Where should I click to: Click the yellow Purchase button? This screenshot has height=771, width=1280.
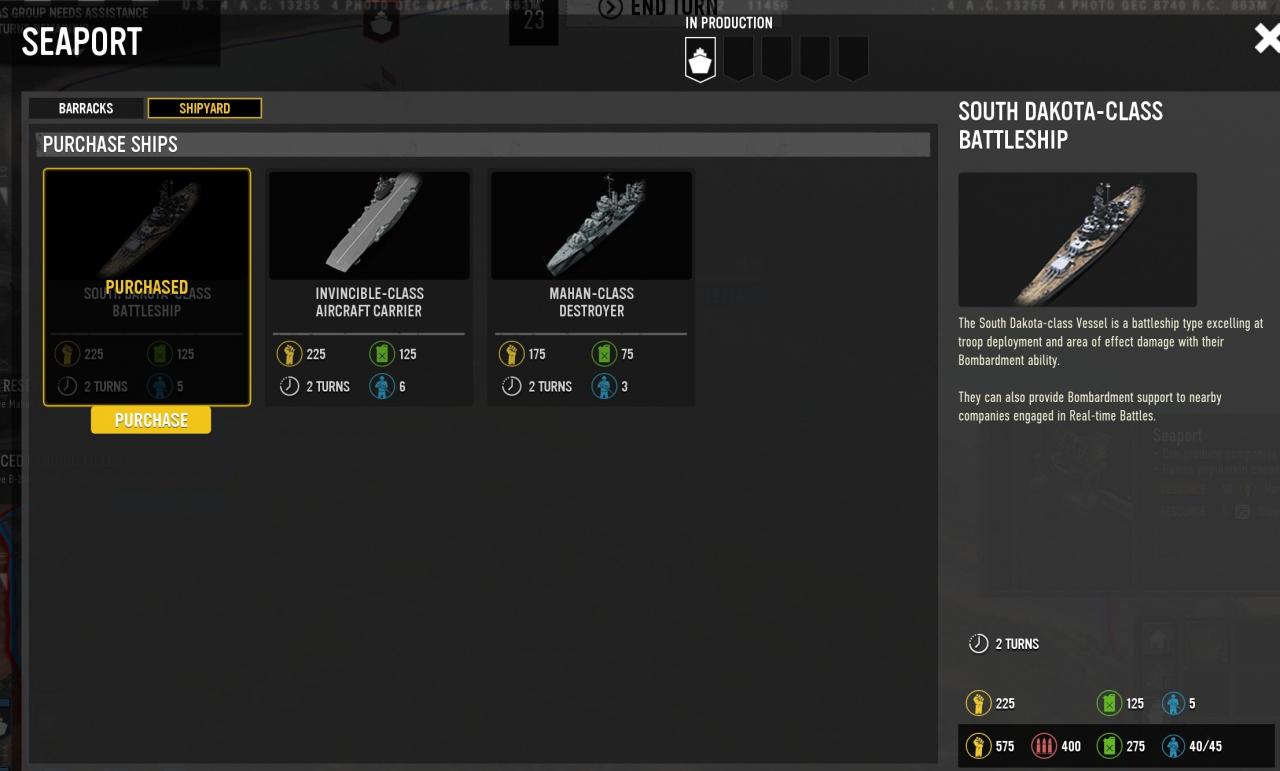point(151,420)
